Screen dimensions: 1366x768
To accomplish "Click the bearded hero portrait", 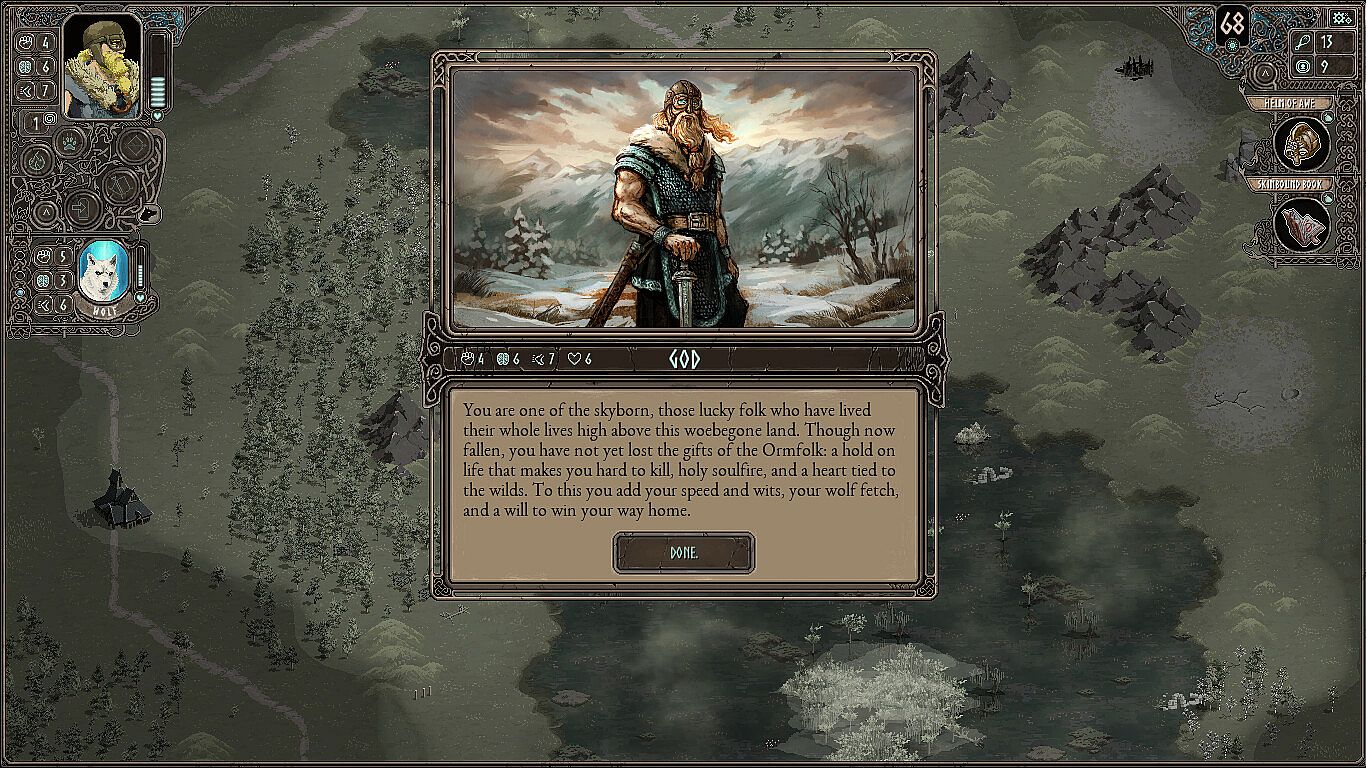I will 102,68.
